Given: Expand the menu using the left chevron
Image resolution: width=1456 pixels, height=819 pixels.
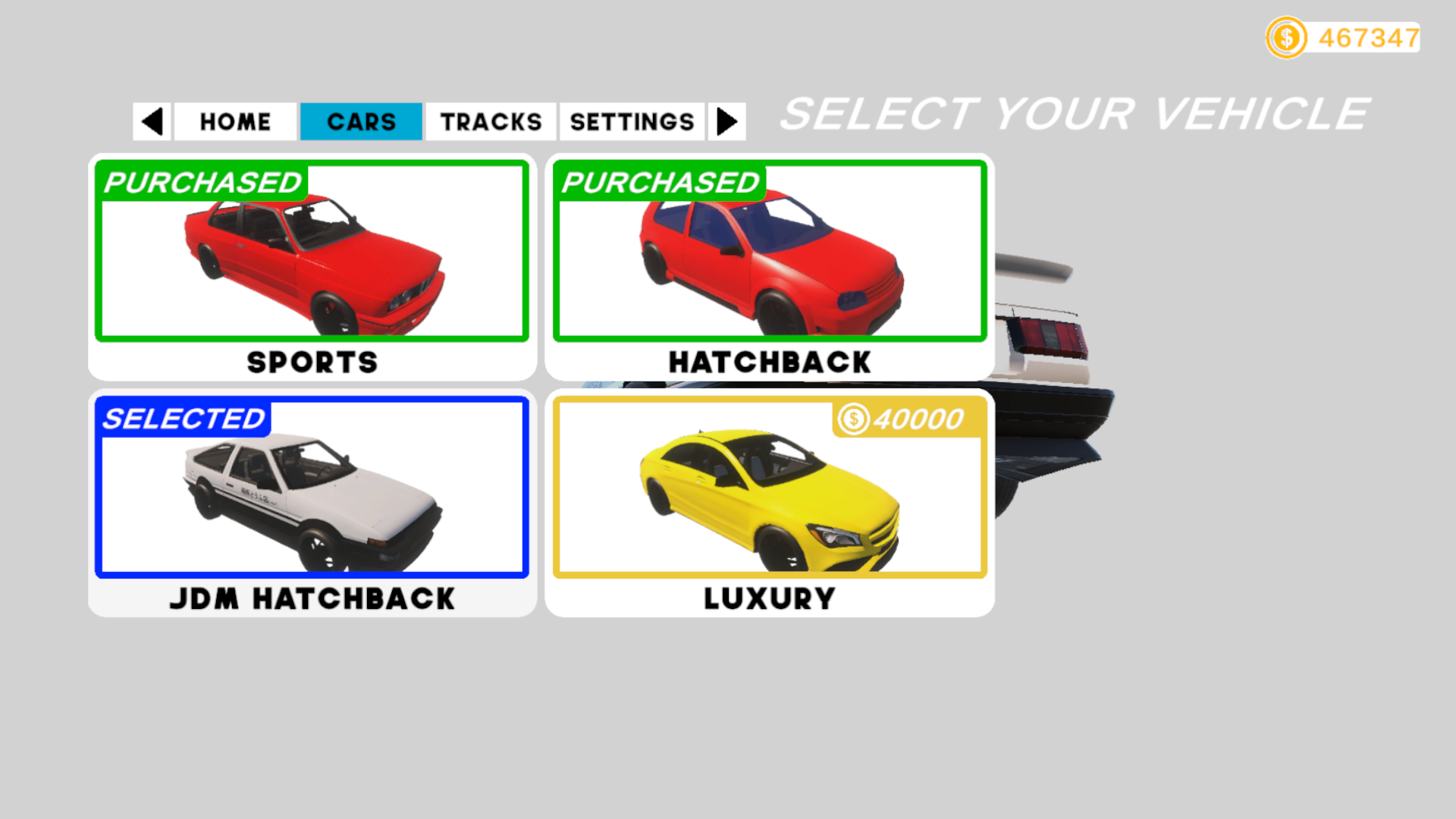Looking at the screenshot, I should tap(152, 121).
